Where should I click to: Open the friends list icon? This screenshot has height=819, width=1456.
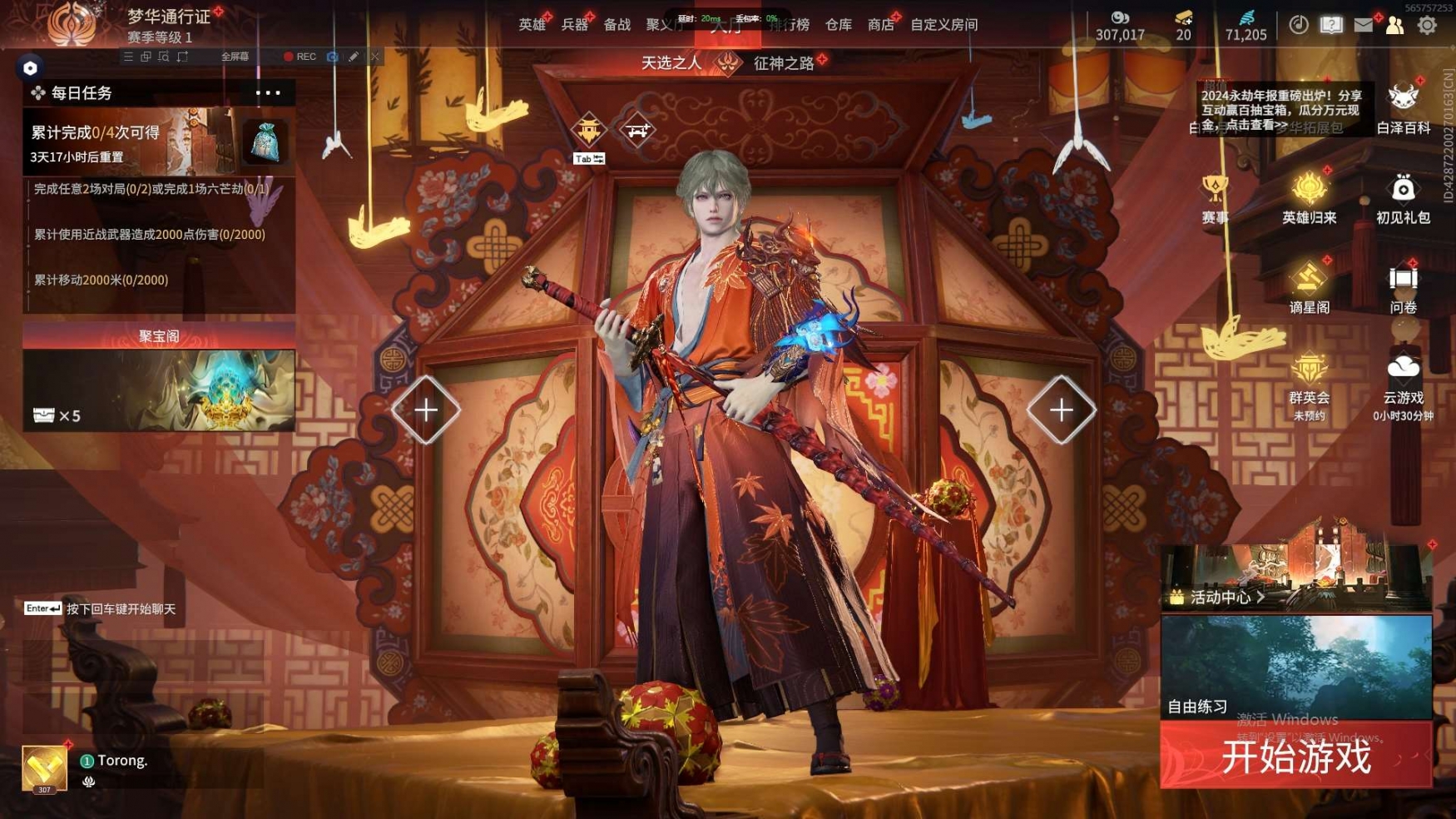[1394, 25]
